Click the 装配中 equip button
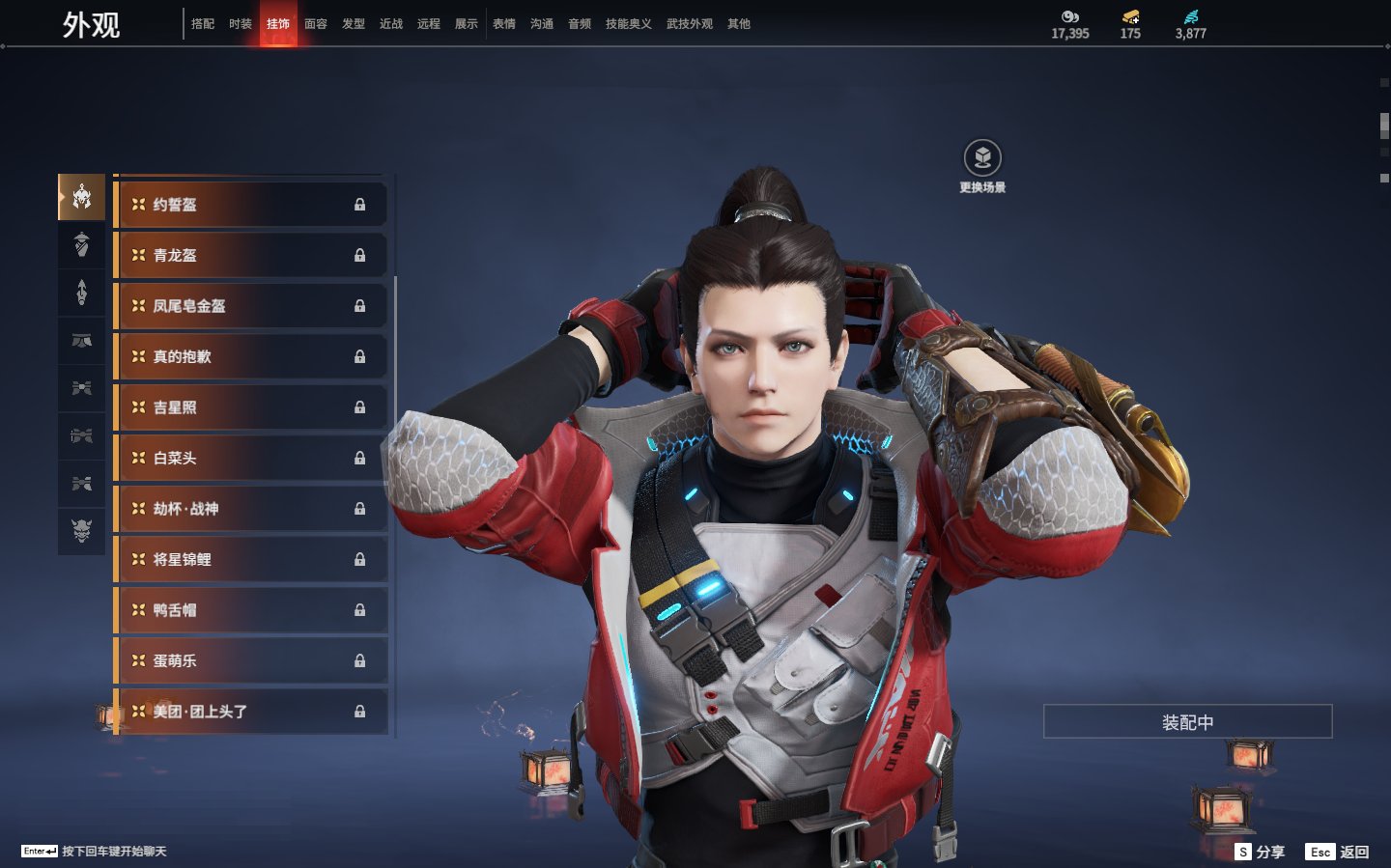 pyautogui.click(x=1187, y=722)
